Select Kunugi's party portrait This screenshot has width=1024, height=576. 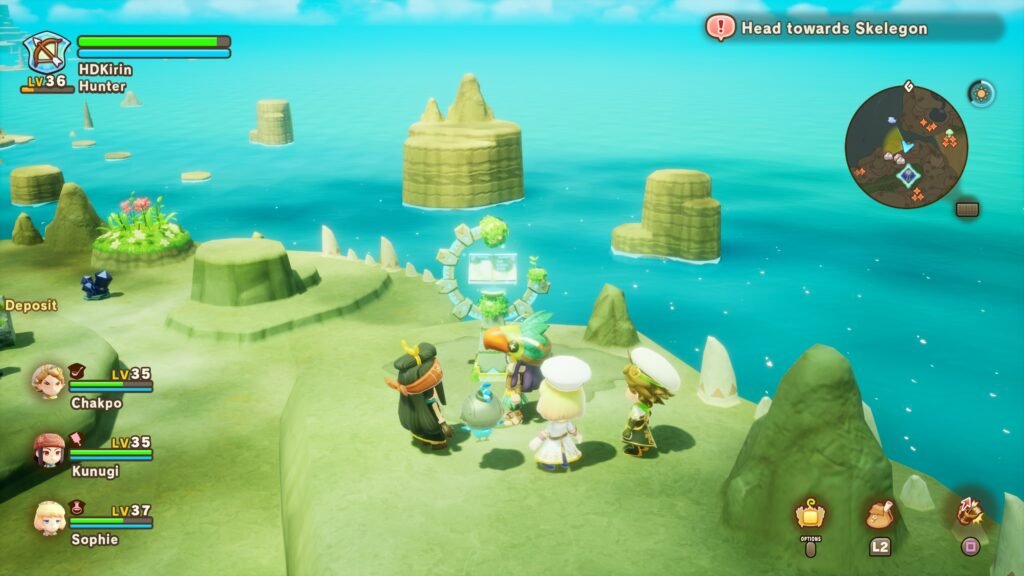[48, 449]
